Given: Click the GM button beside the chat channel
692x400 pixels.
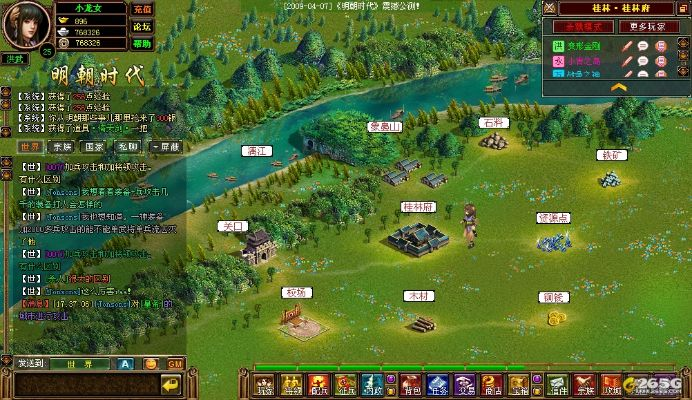Looking at the screenshot, I should click(175, 363).
